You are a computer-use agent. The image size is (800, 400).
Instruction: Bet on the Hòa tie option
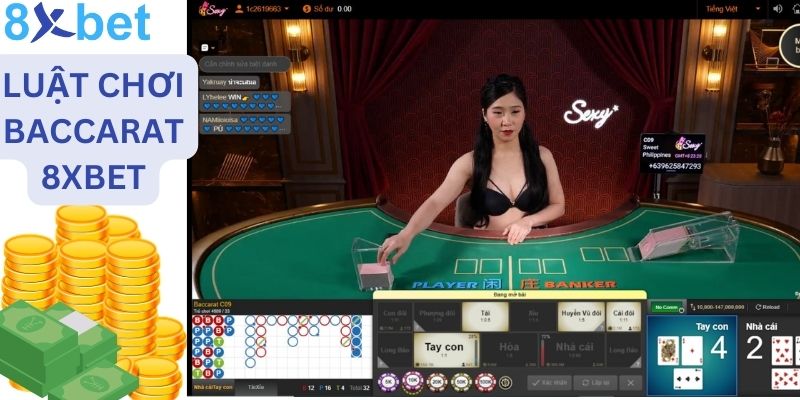pyautogui.click(x=509, y=347)
